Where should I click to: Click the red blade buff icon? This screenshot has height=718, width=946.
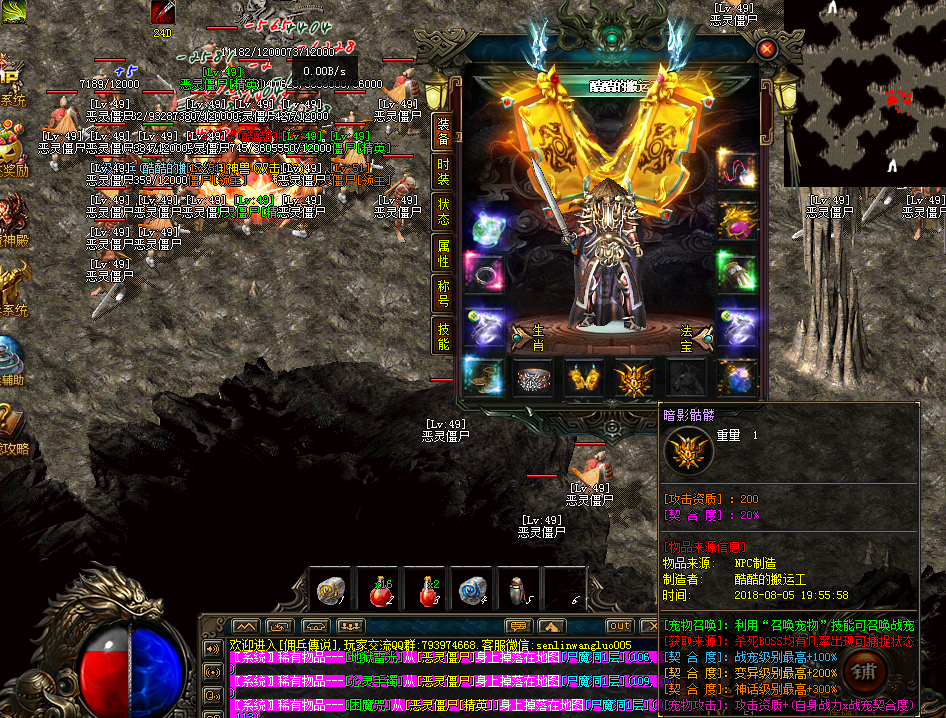[162, 13]
